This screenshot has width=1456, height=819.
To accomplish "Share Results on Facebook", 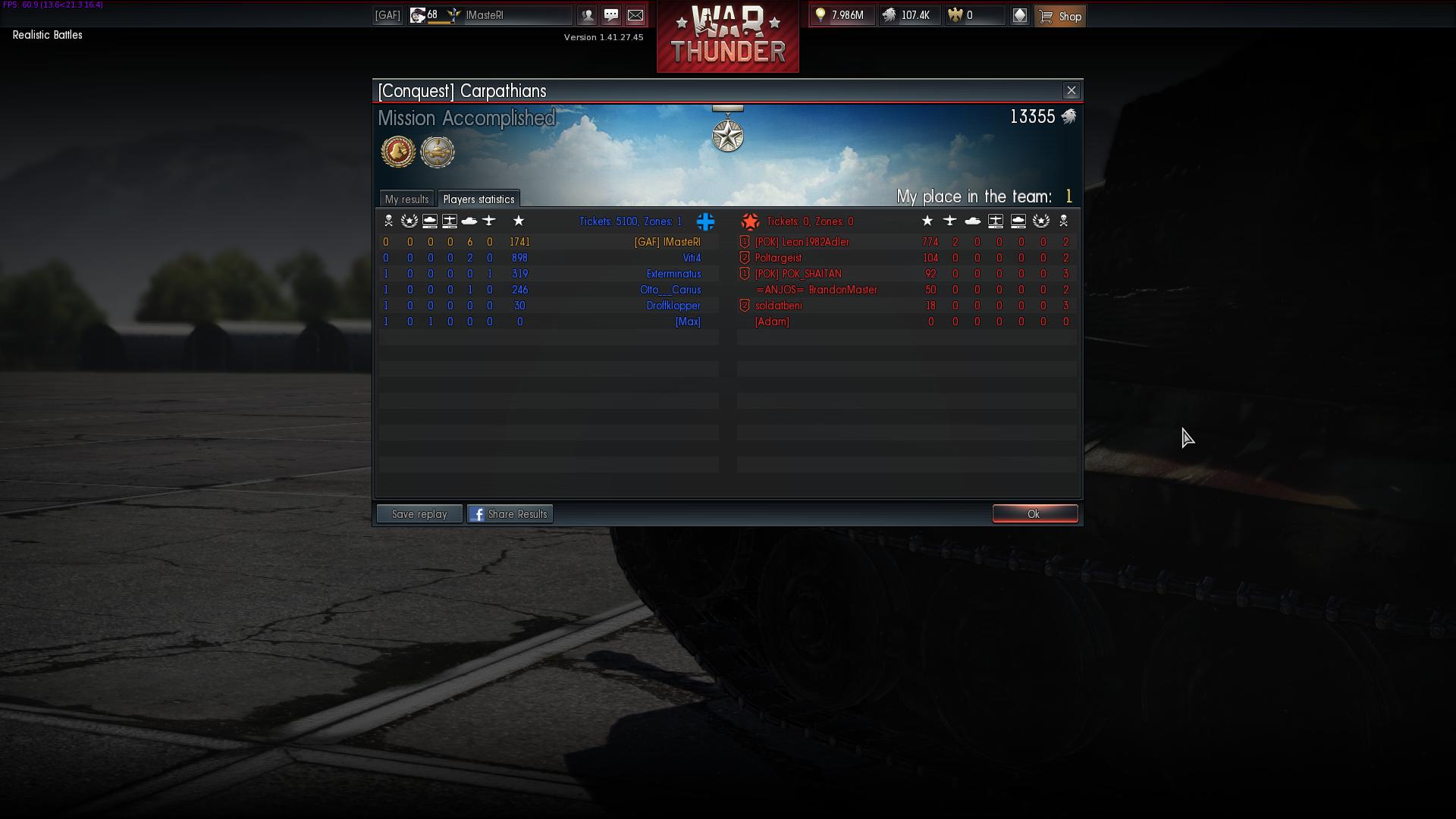I will coord(510,514).
